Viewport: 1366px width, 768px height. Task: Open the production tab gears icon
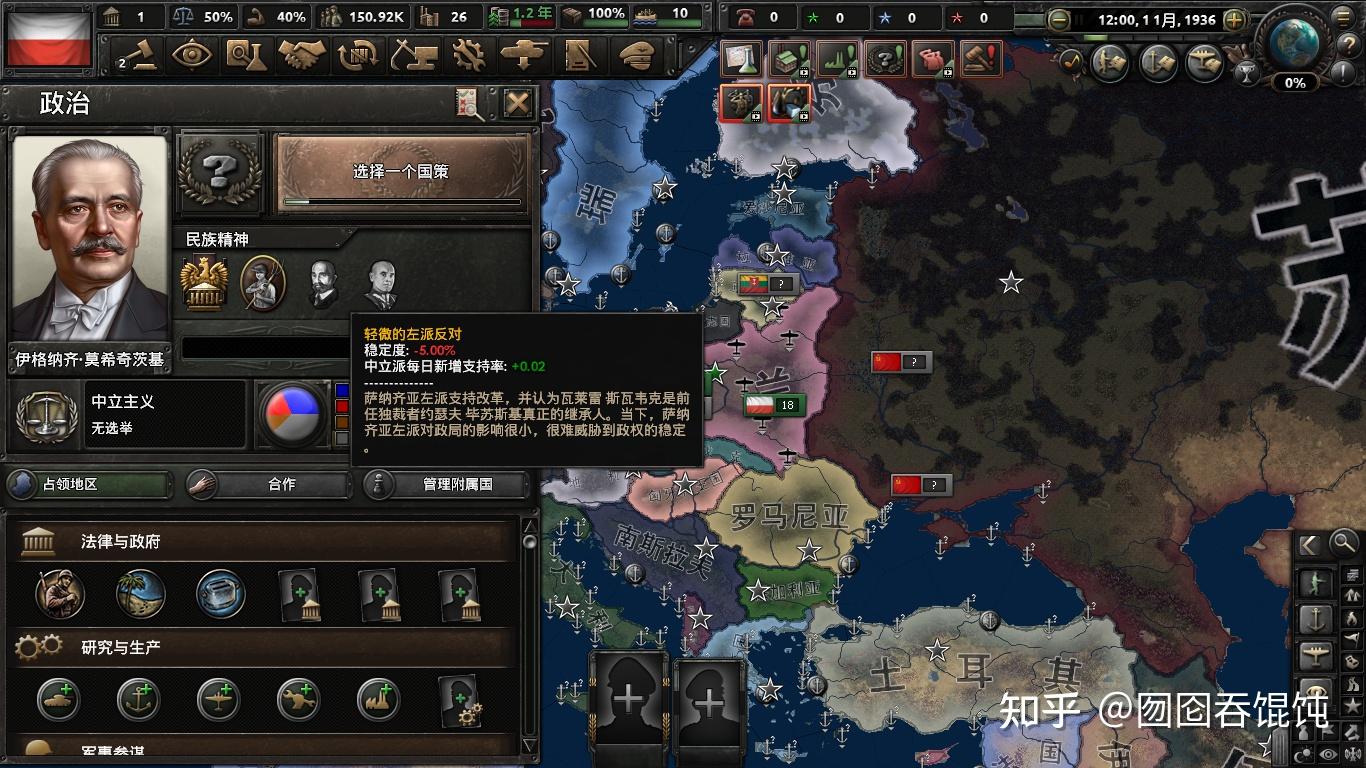click(x=469, y=52)
